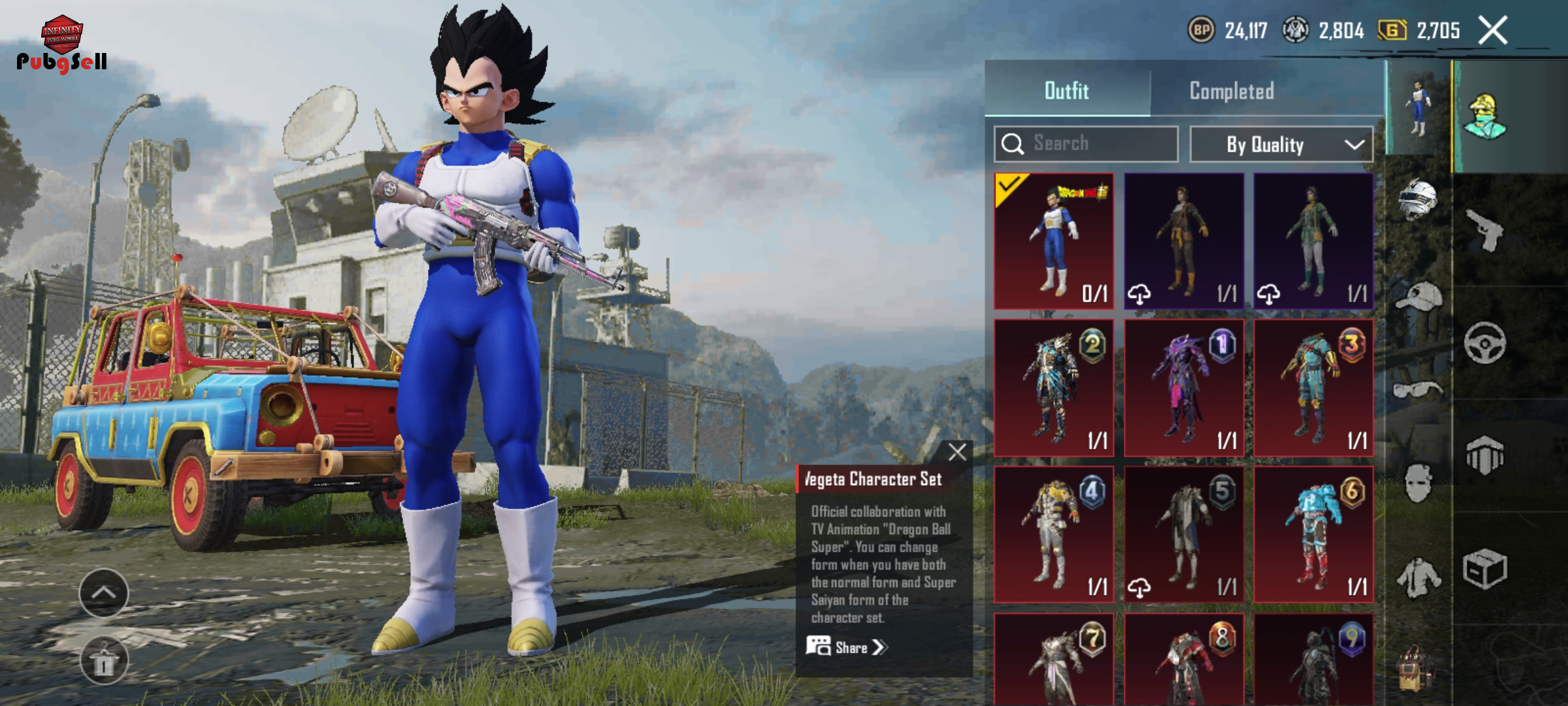
Task: Expand the up-arrow circle button
Action: (104, 593)
